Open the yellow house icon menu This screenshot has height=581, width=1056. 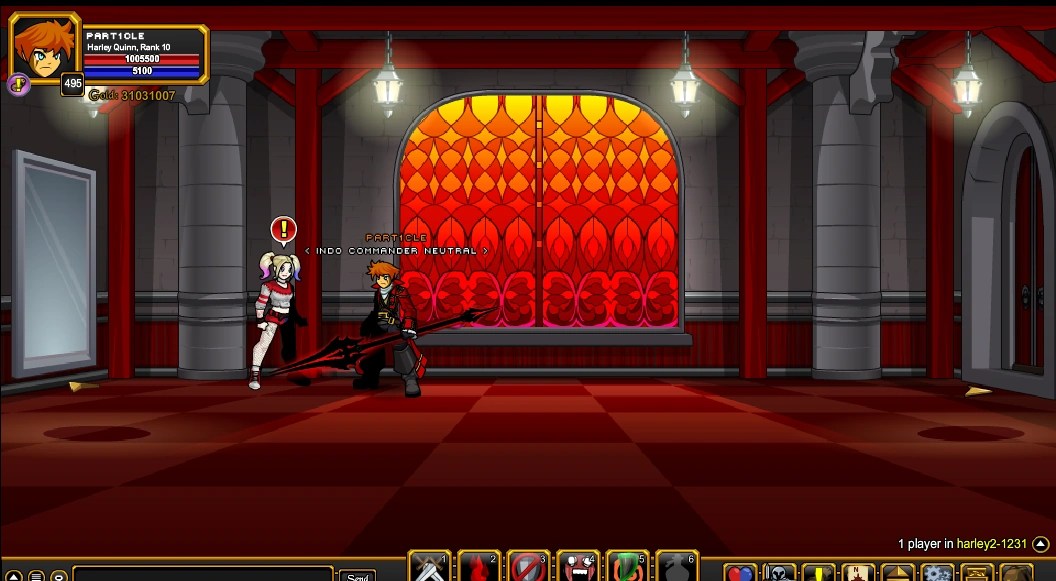(x=897, y=573)
